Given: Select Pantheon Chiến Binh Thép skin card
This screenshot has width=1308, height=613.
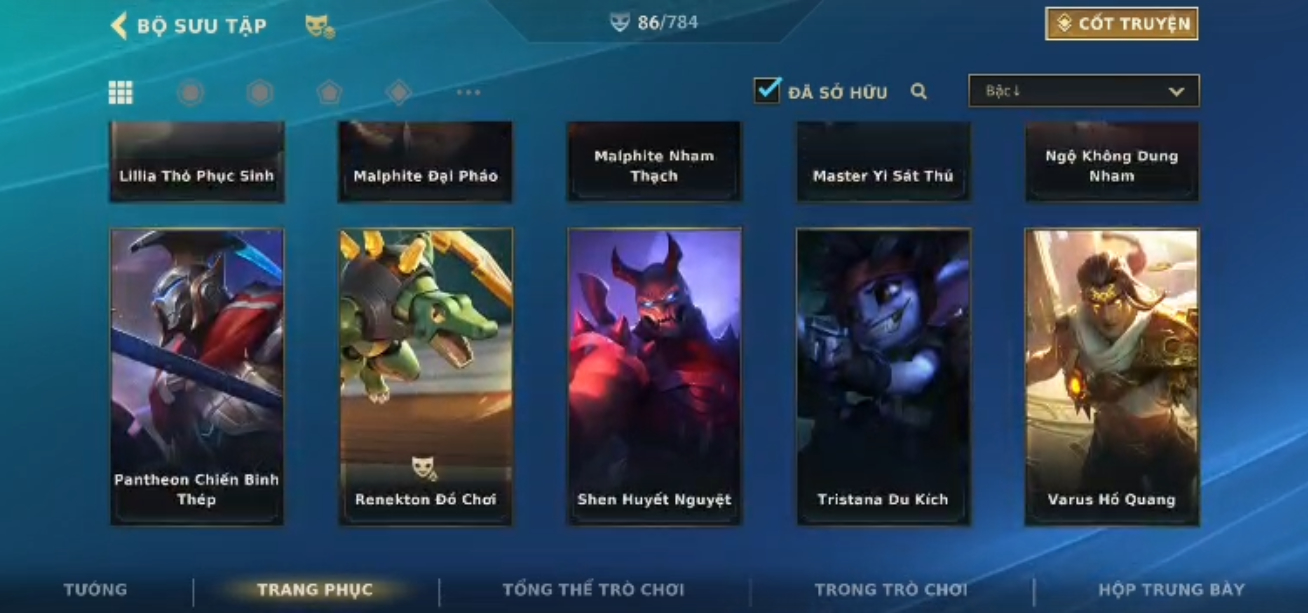Looking at the screenshot, I should pyautogui.click(x=197, y=377).
